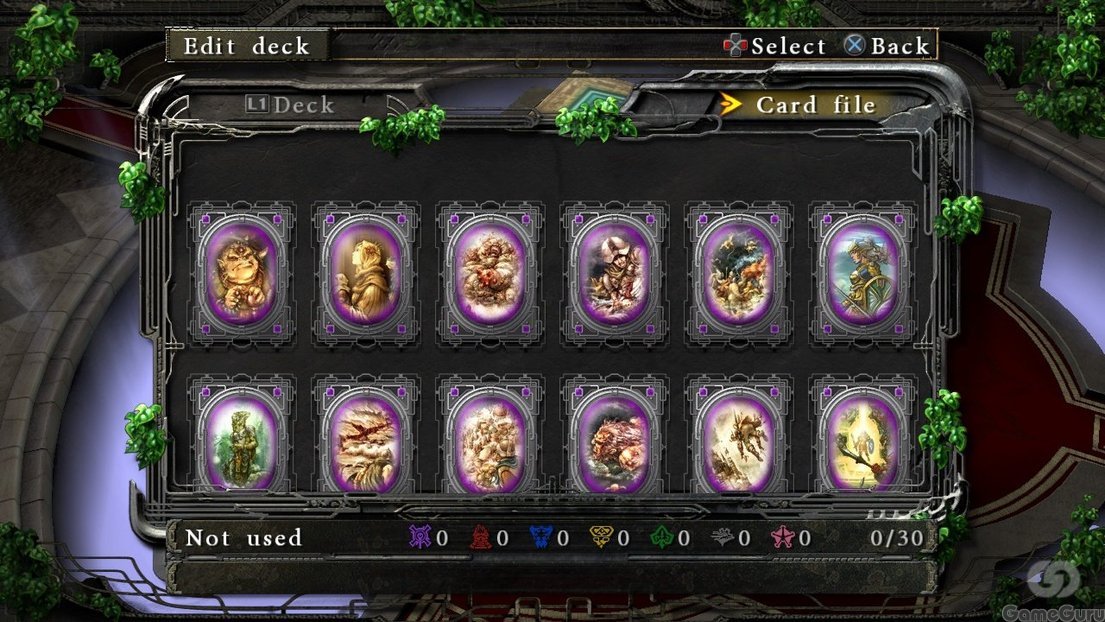
Task: Select the three-eyed goblin card
Action: 241,273
